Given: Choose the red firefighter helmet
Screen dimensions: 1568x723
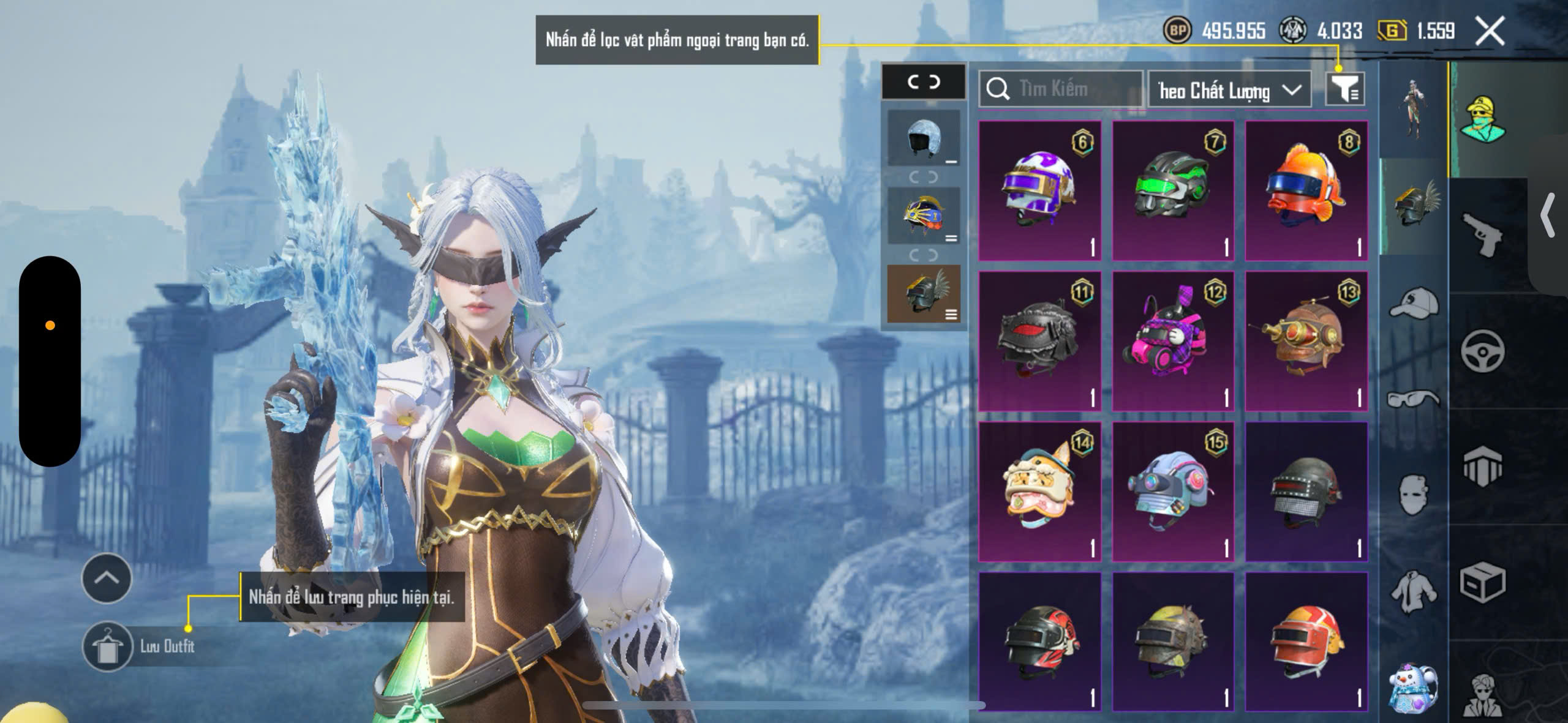Looking at the screenshot, I should 1306,641.
